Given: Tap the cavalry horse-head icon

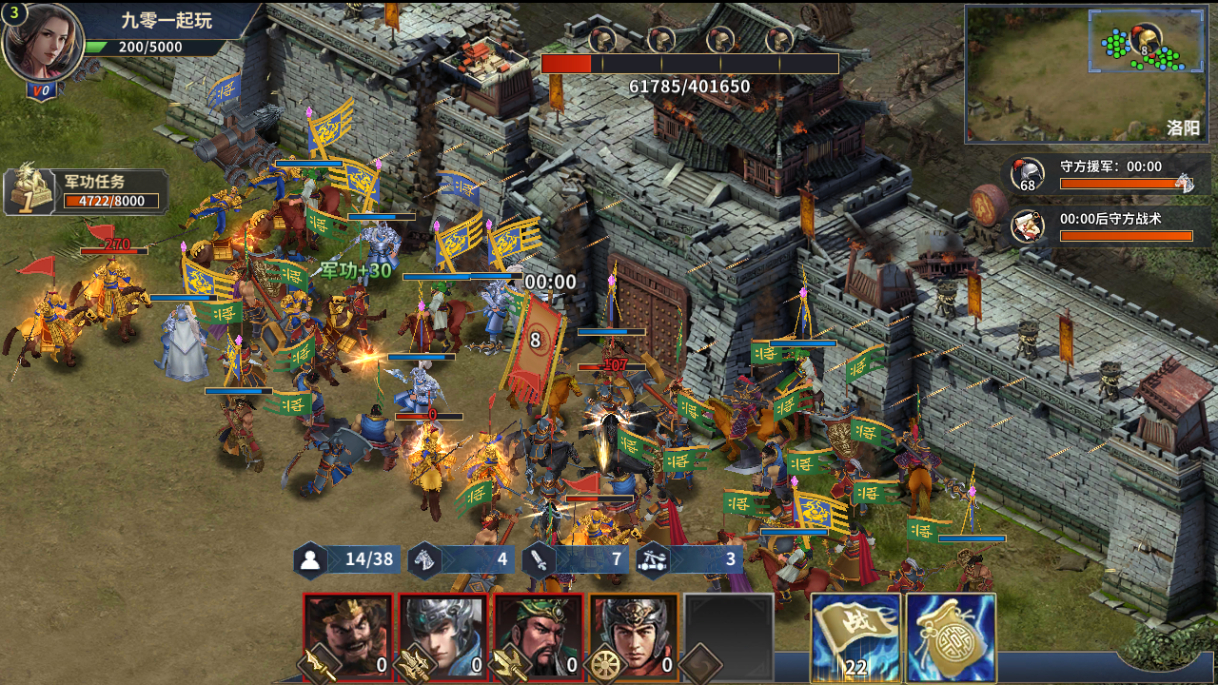Looking at the screenshot, I should [424, 559].
